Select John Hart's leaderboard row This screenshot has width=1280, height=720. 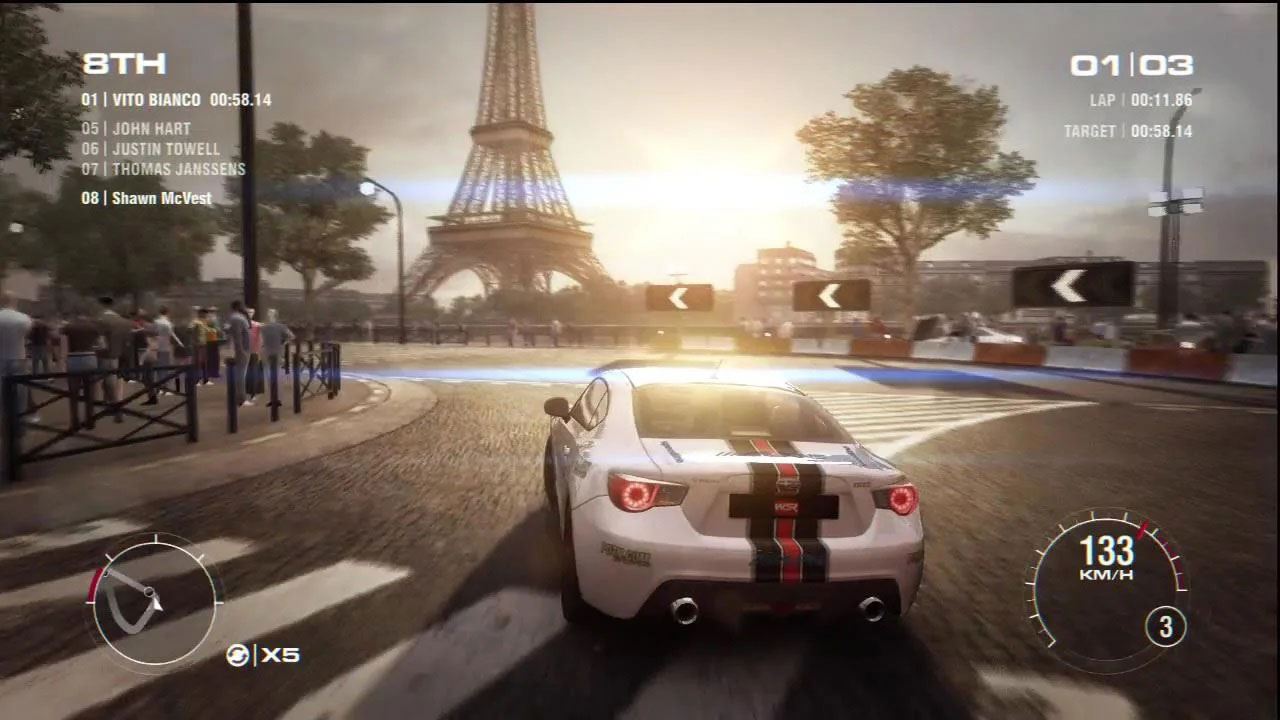(136, 129)
